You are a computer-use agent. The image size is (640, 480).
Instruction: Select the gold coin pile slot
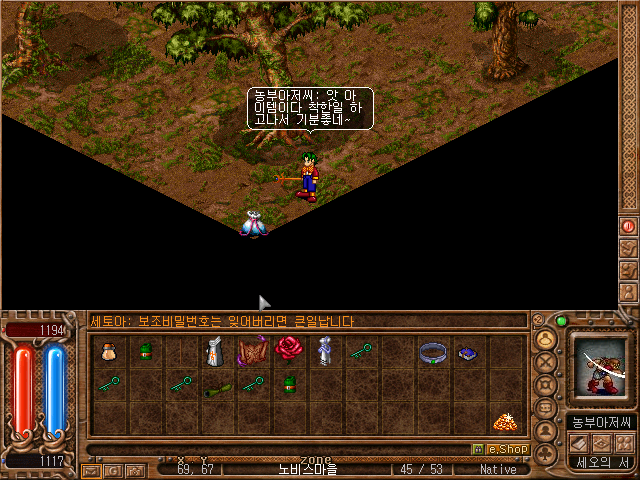coord(505,422)
